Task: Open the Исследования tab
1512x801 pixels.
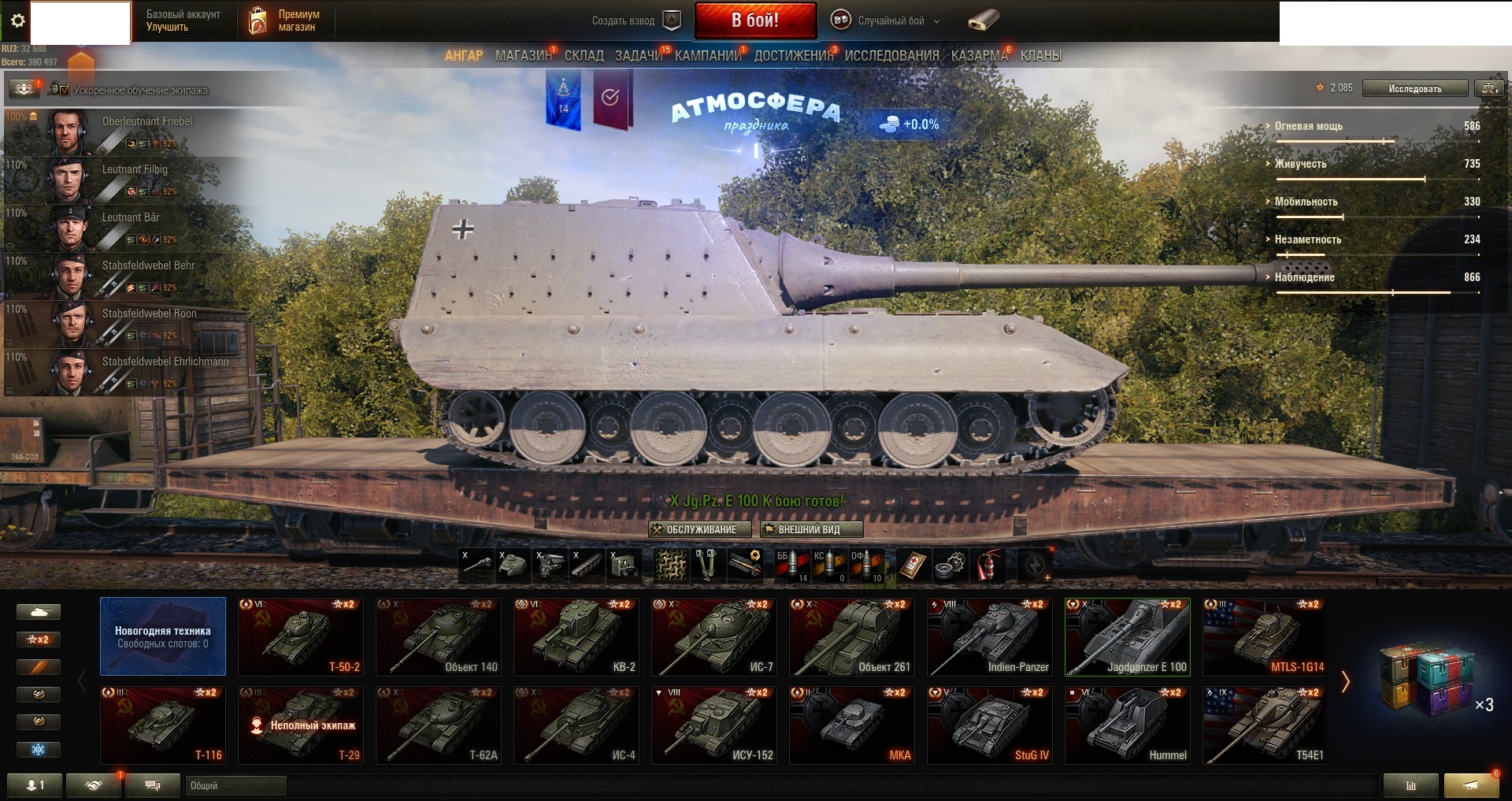Action: point(891,56)
